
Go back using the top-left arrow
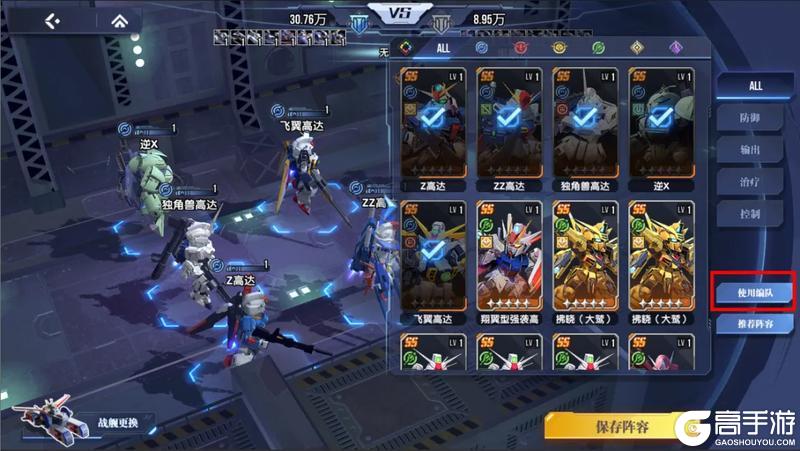click(x=53, y=21)
